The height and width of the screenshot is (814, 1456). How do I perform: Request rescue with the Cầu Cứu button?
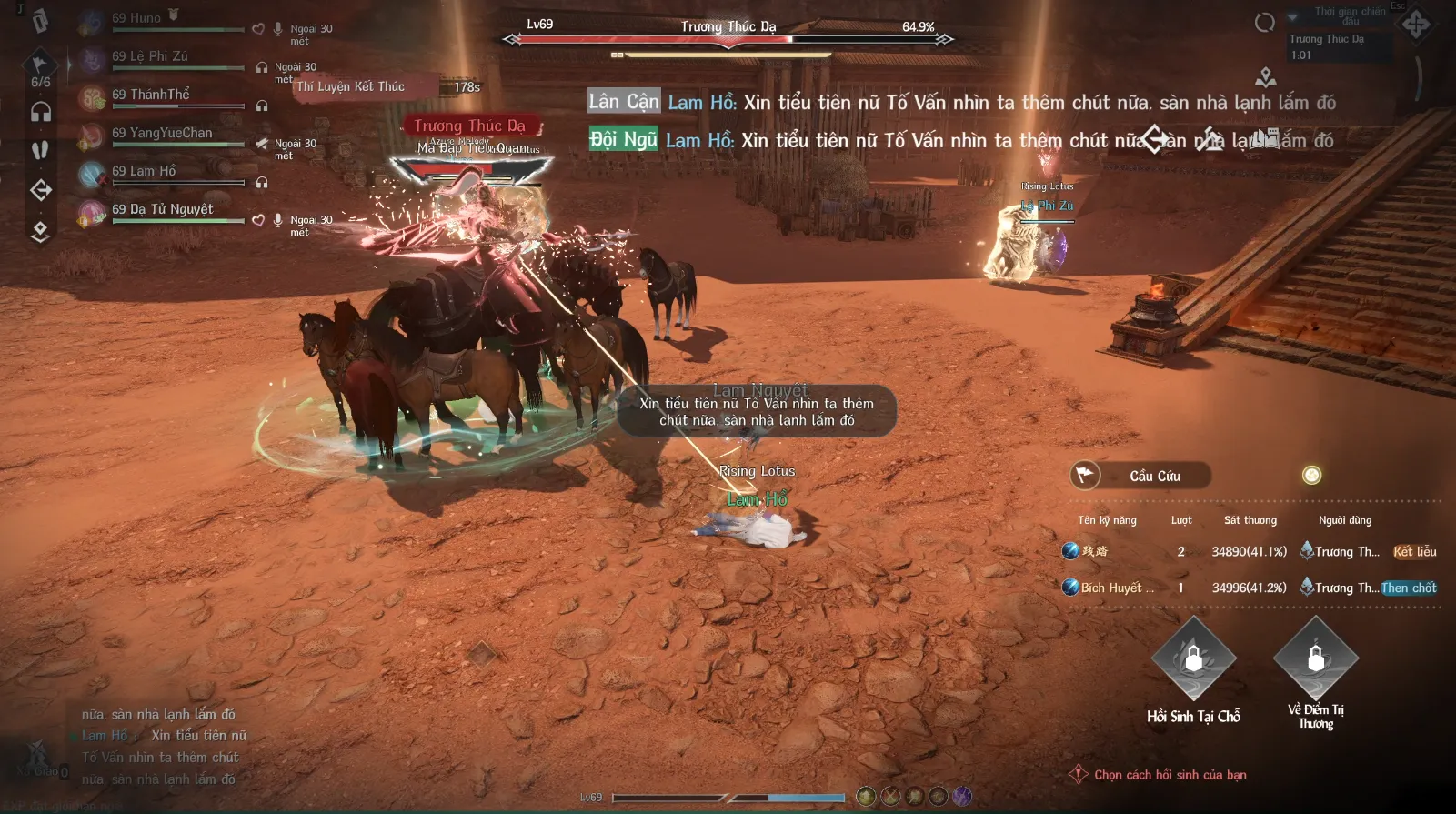1140,476
